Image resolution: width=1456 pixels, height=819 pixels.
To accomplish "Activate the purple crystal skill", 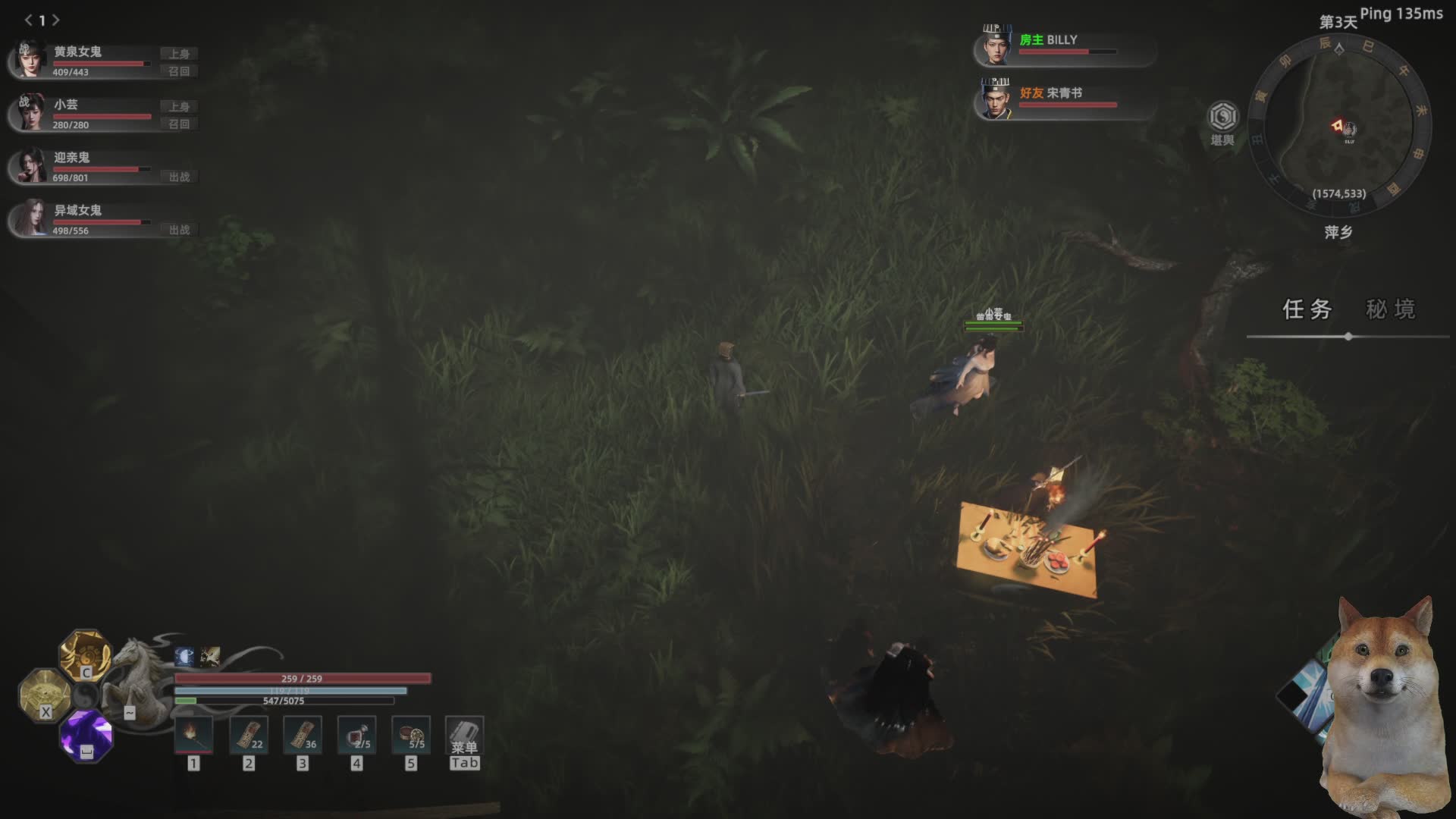I will [86, 735].
